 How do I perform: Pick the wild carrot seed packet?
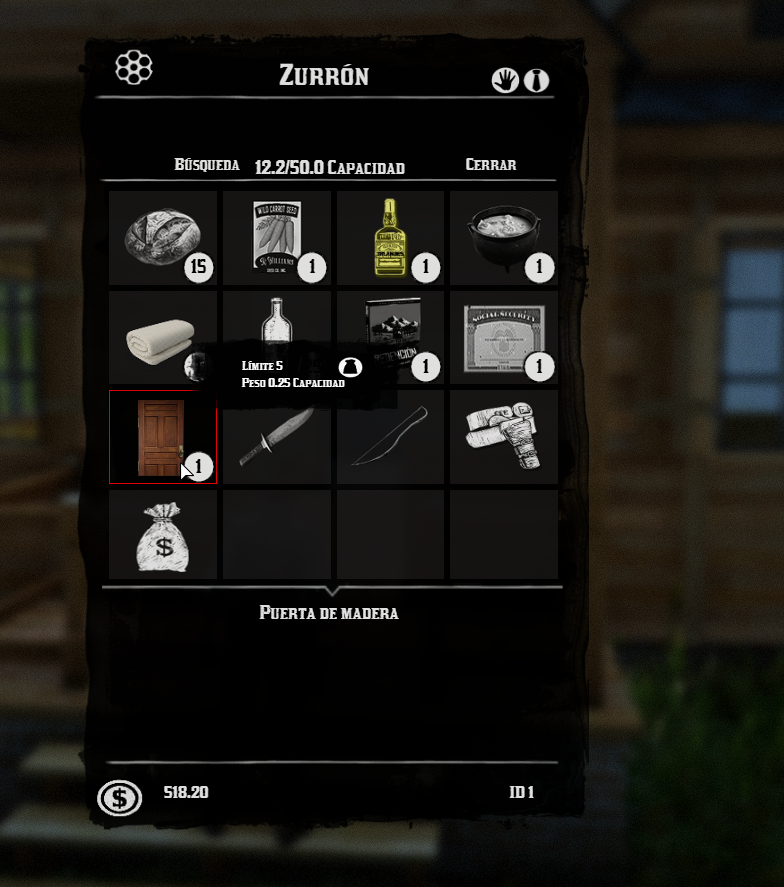tap(277, 238)
